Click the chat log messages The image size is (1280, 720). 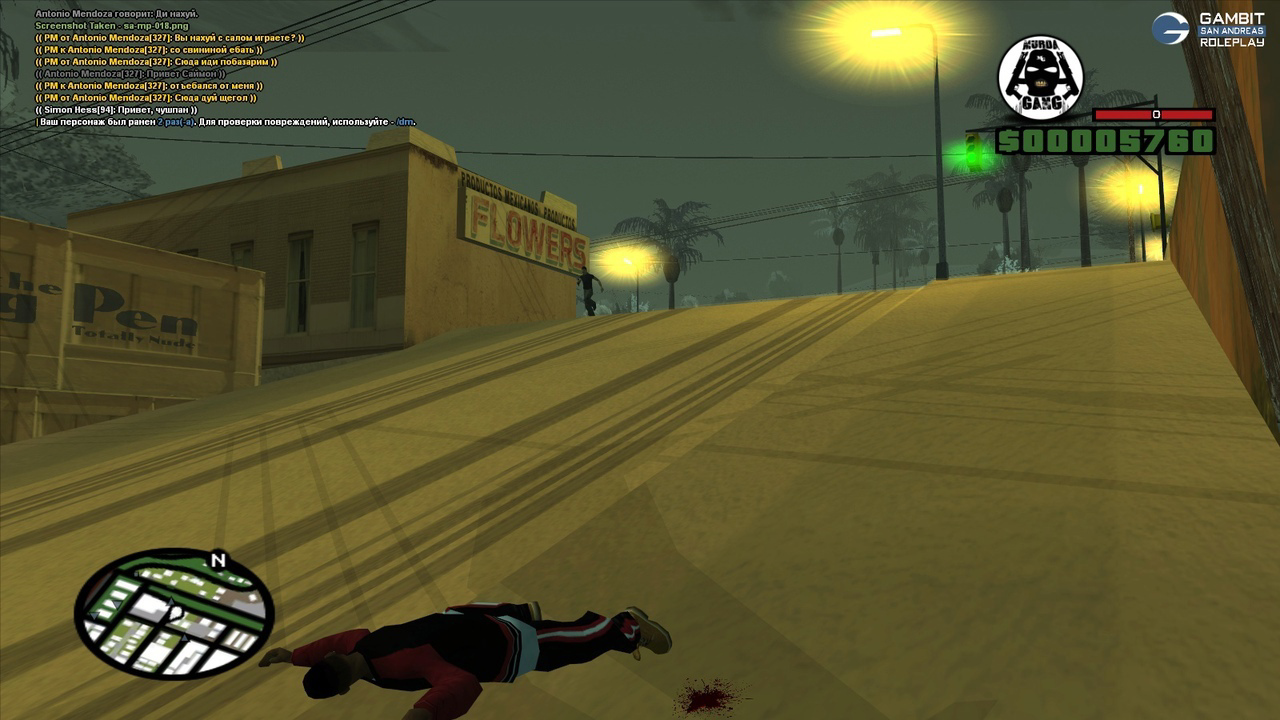[170, 68]
